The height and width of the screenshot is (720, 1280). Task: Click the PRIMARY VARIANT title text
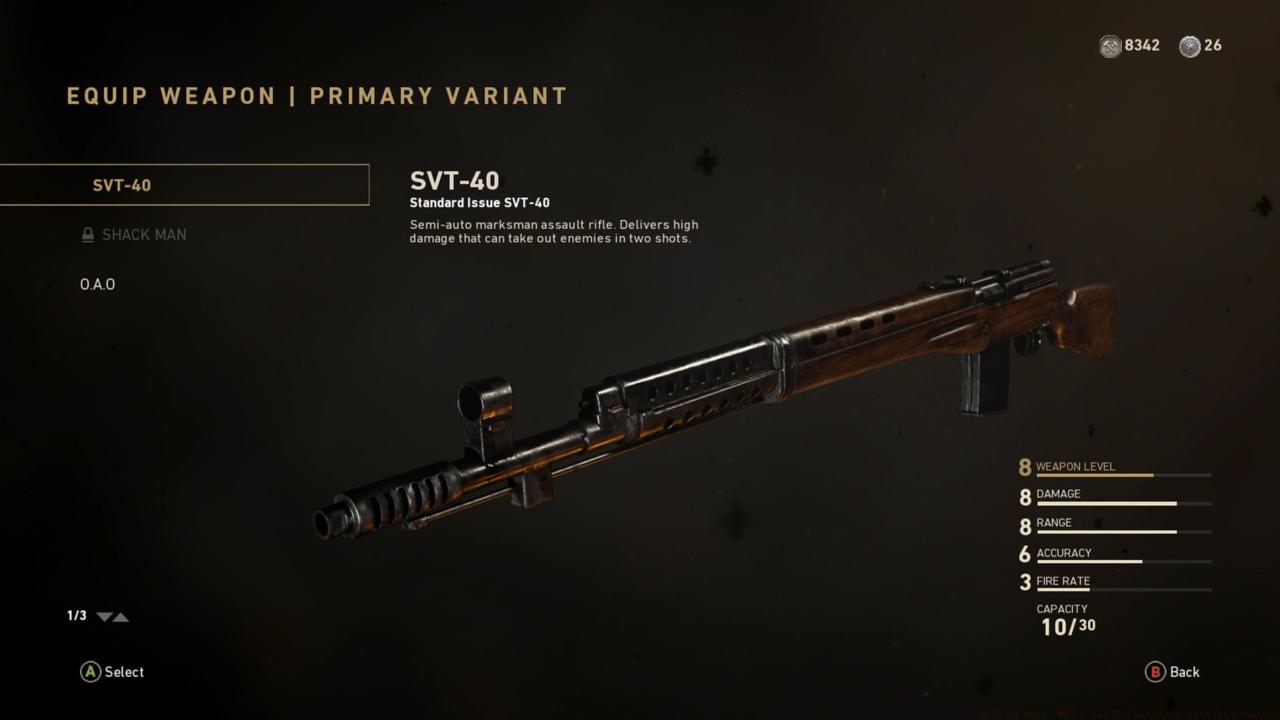pyautogui.click(x=437, y=95)
